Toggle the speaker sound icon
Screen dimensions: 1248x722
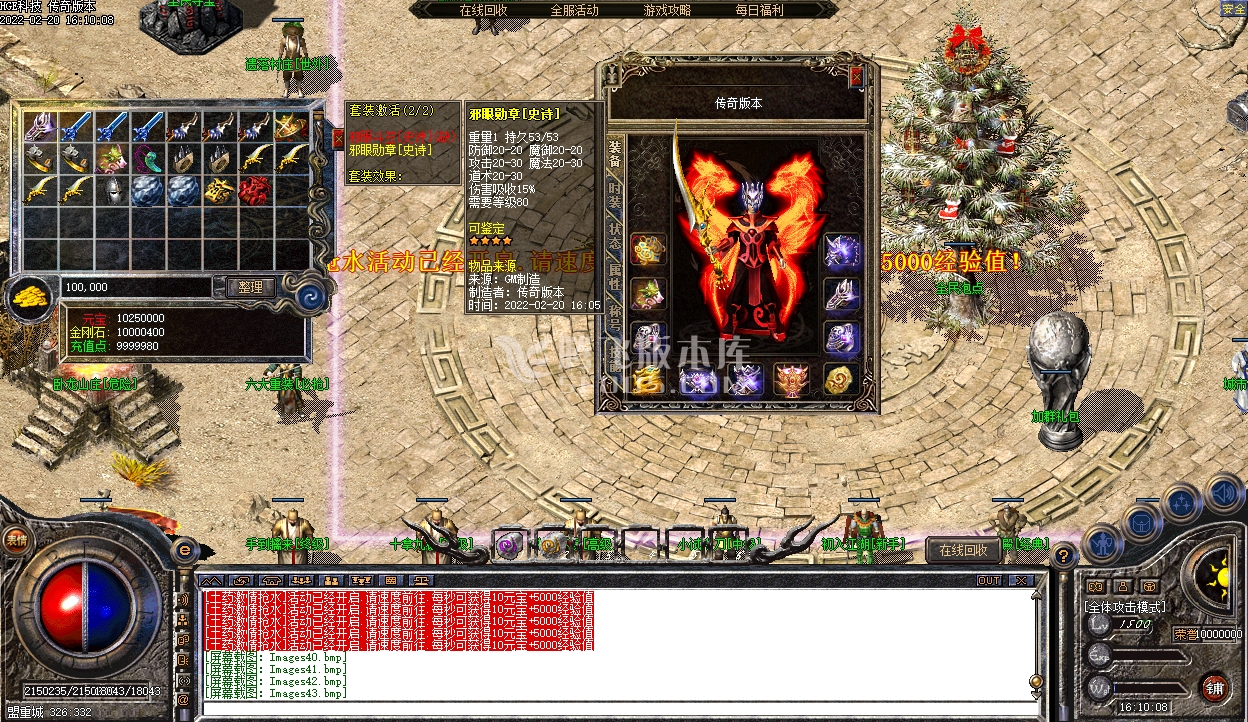click(x=1223, y=492)
